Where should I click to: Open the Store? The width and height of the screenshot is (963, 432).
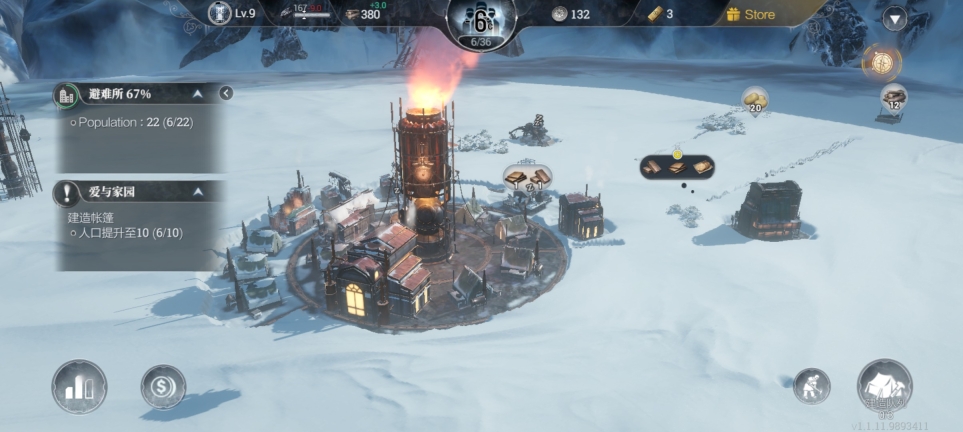click(751, 14)
